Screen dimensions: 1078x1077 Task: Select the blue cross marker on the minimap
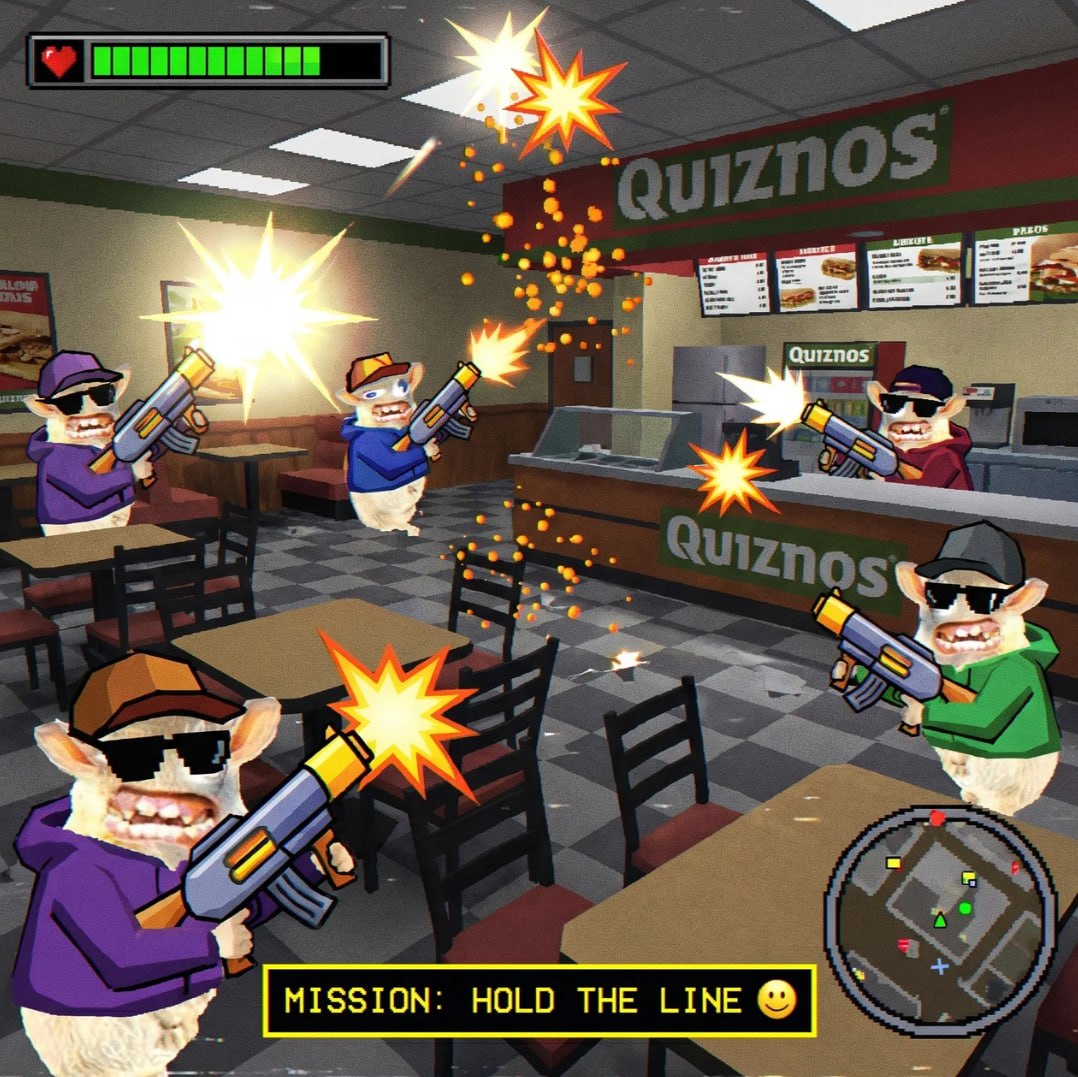pos(939,967)
